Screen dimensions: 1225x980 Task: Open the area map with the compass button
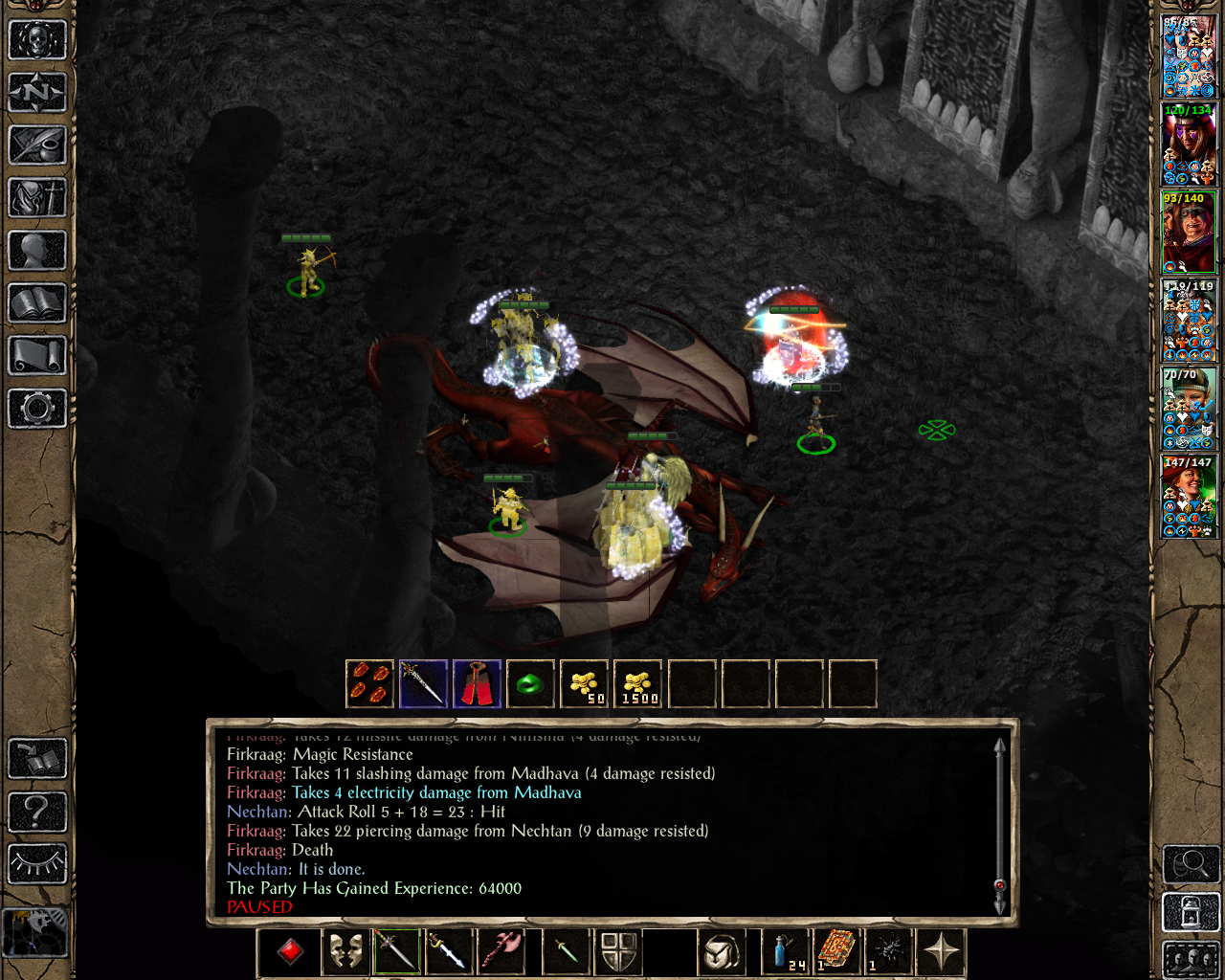37,93
